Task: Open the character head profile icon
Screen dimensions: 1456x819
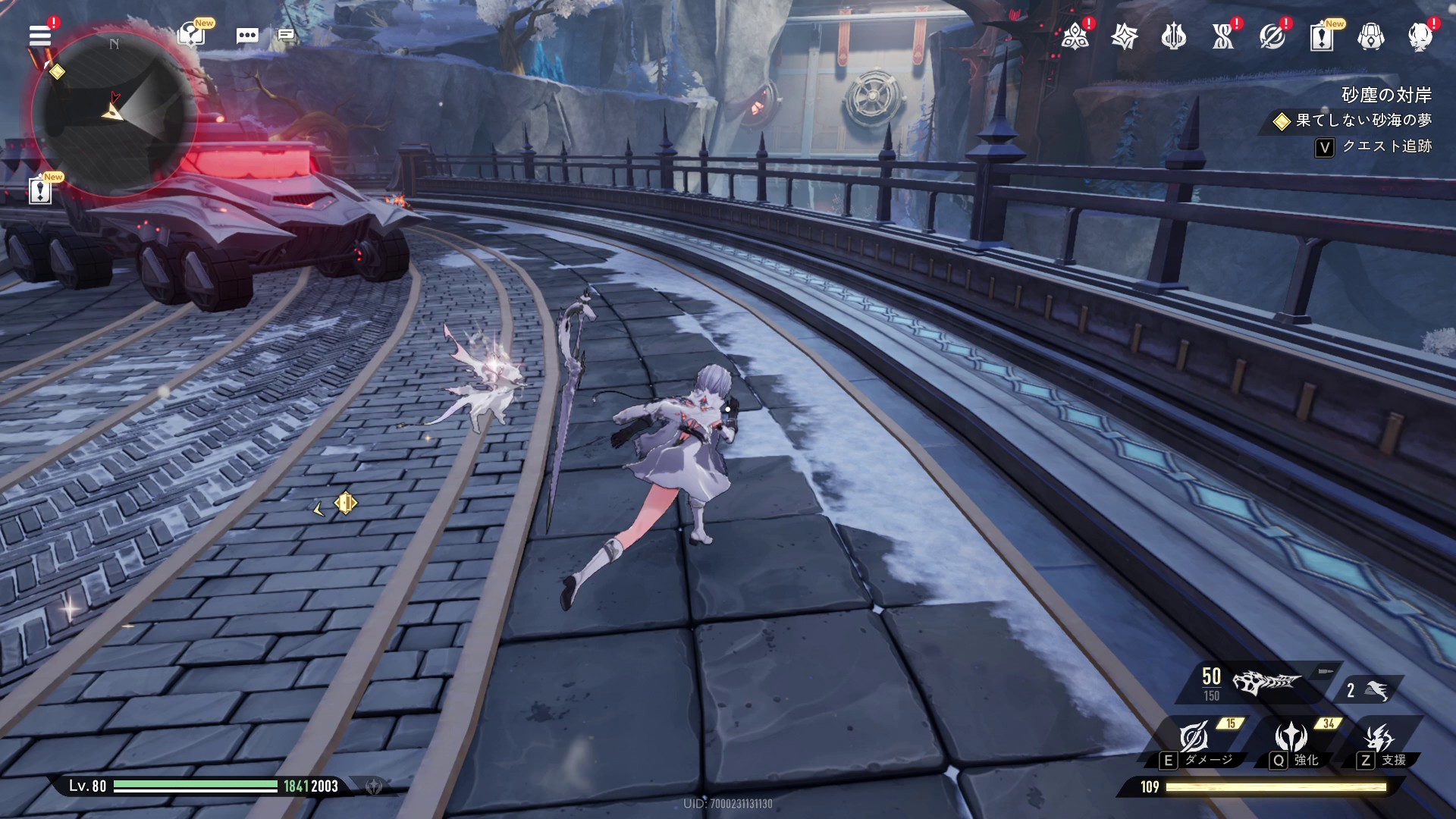Action: 1420,36
